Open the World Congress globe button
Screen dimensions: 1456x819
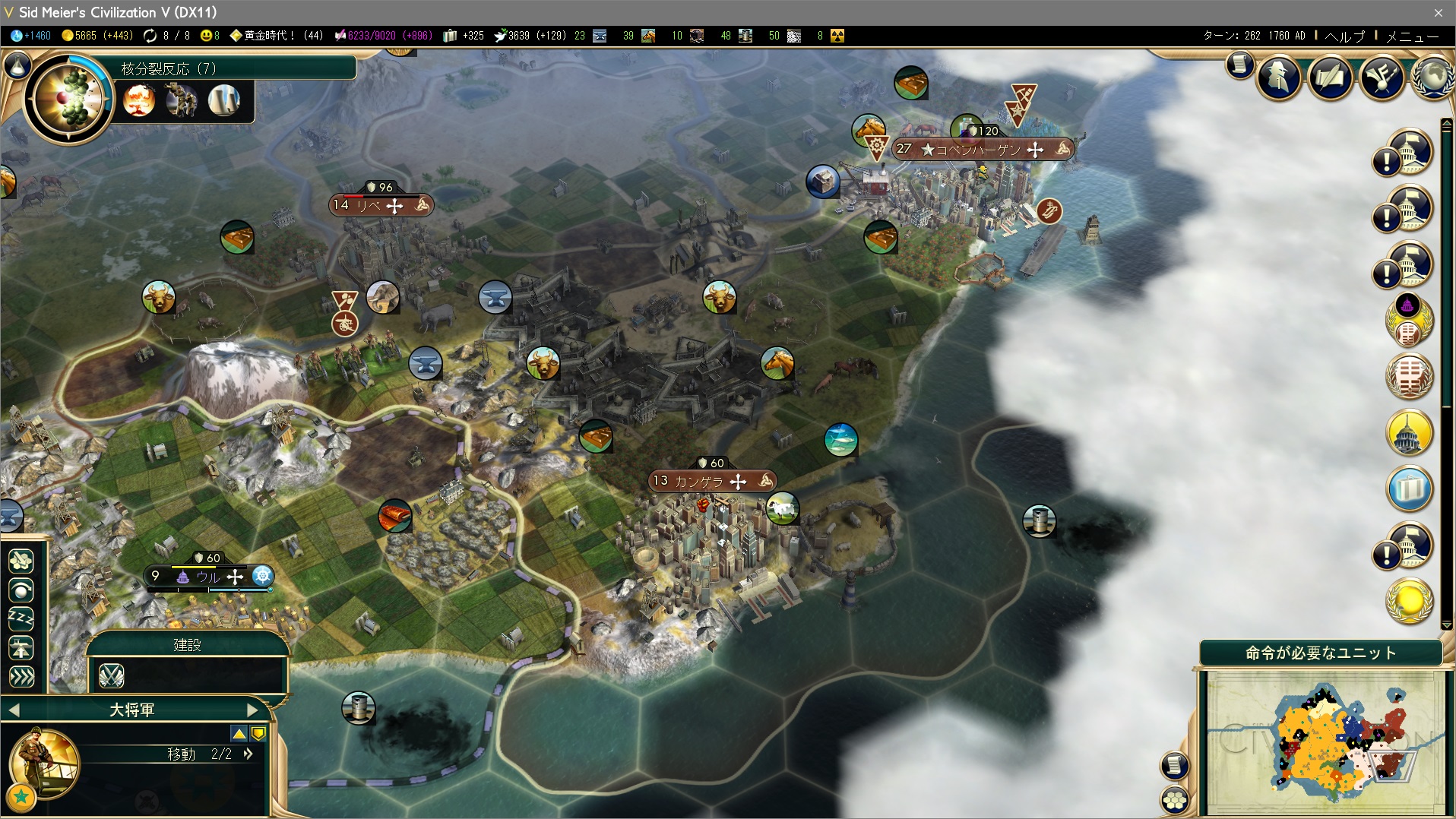(x=1432, y=77)
